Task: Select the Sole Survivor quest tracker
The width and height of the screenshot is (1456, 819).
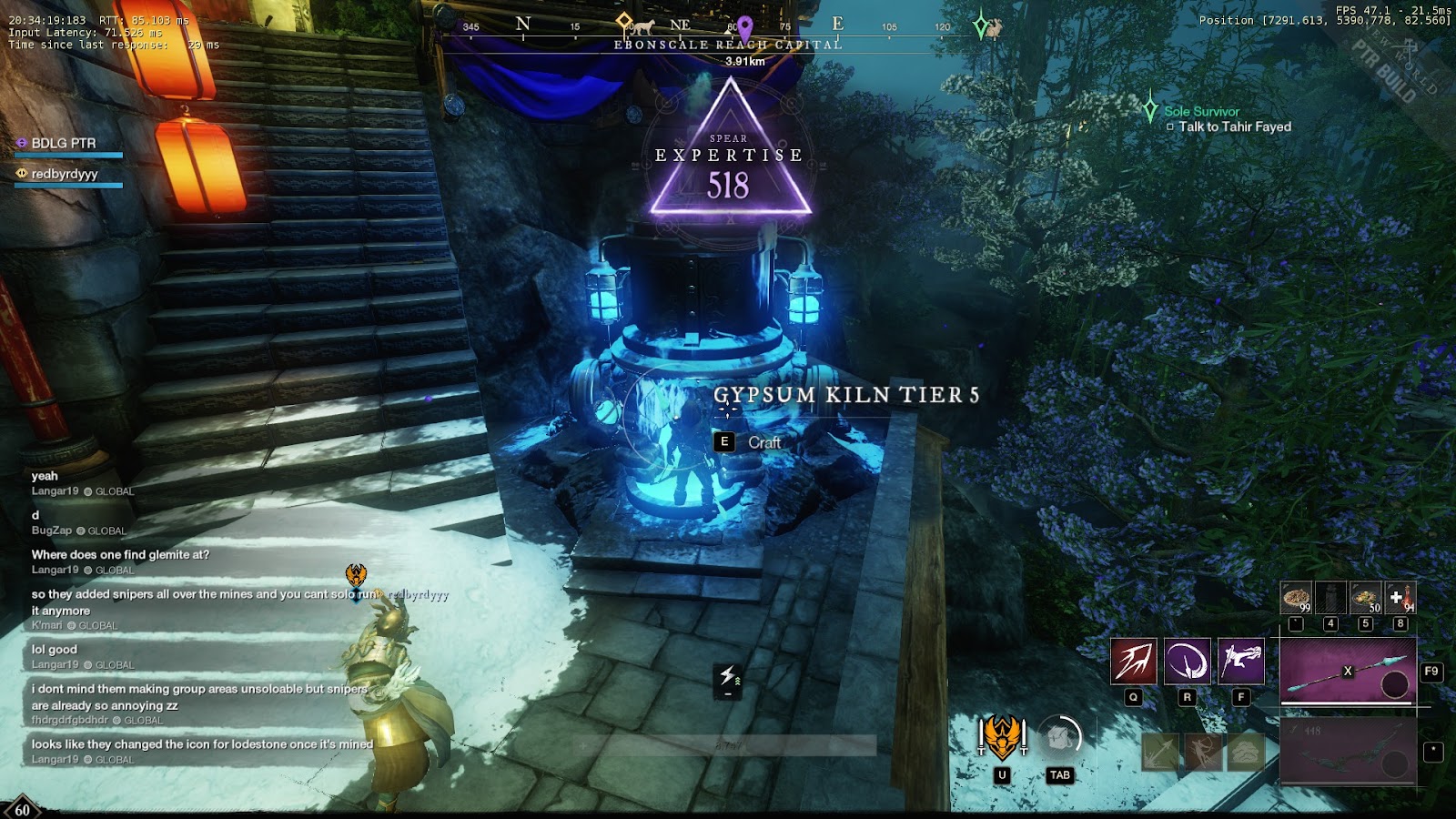Action: point(1201,112)
